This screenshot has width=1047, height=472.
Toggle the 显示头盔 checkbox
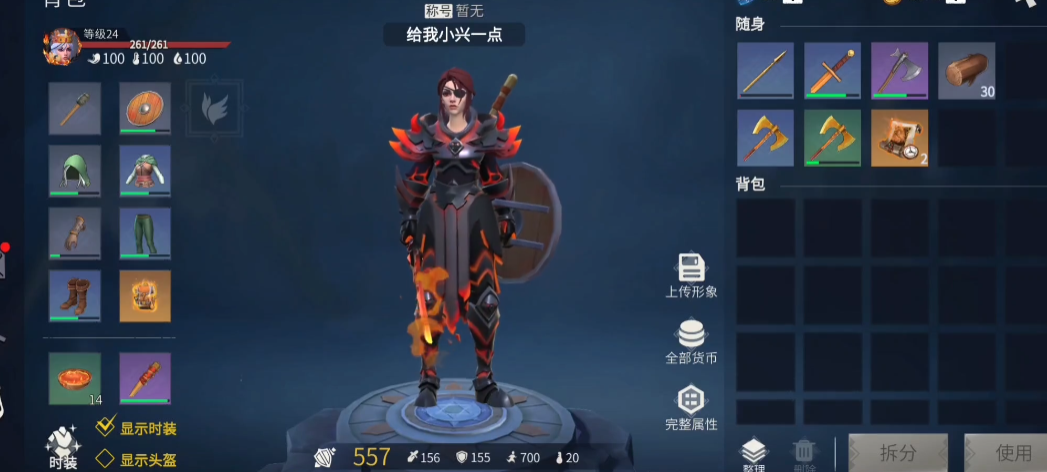point(106,459)
